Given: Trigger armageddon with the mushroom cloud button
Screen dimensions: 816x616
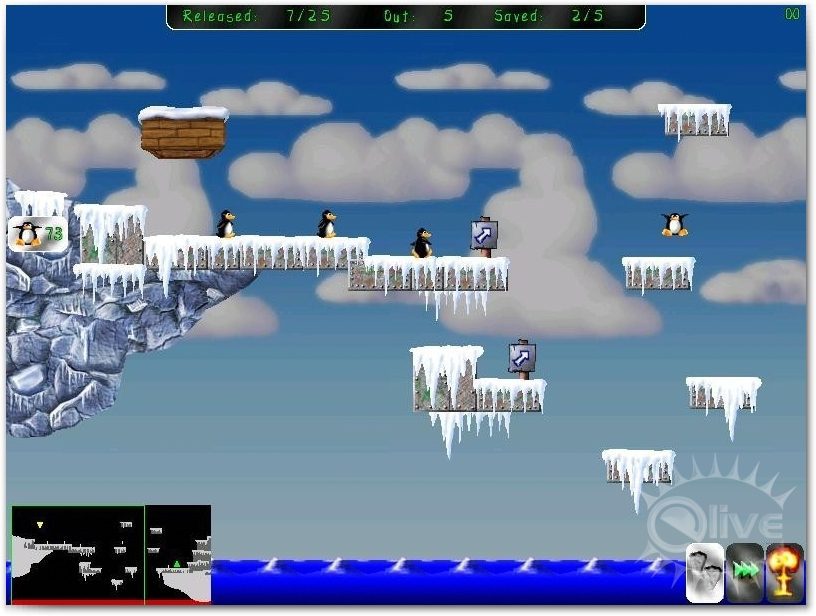Looking at the screenshot, I should pyautogui.click(x=785, y=571).
